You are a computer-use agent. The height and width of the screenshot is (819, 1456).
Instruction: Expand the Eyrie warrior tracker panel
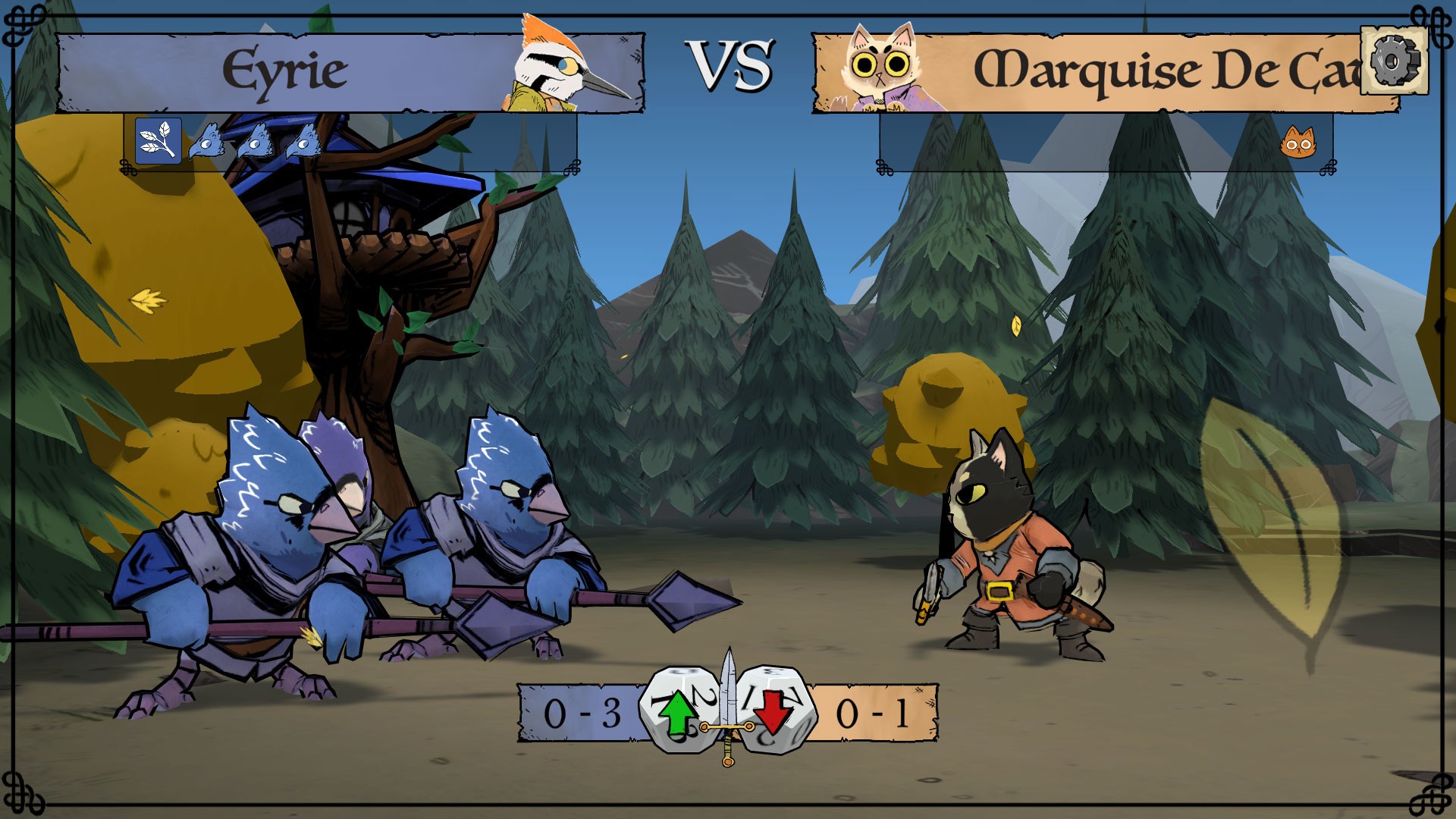[x=349, y=144]
